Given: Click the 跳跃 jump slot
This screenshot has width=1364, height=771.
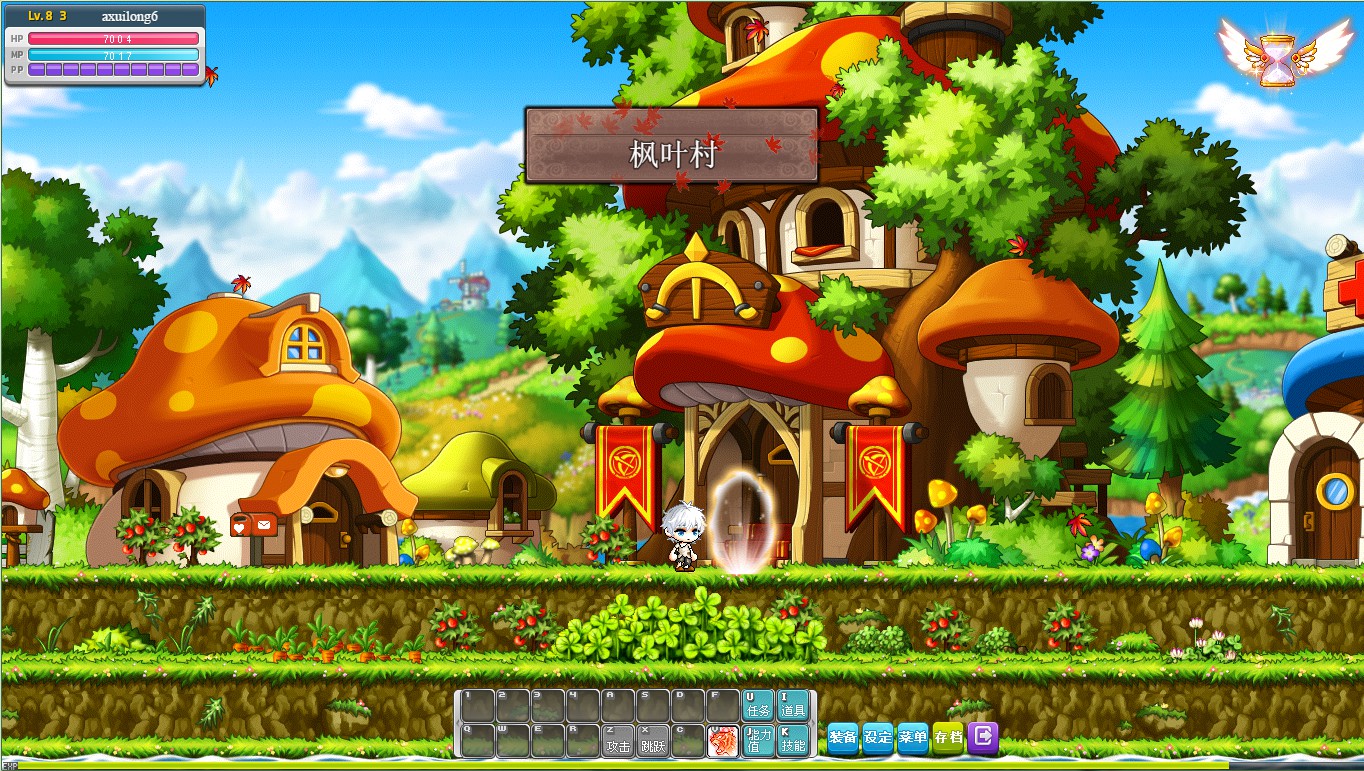Looking at the screenshot, I should (653, 741).
